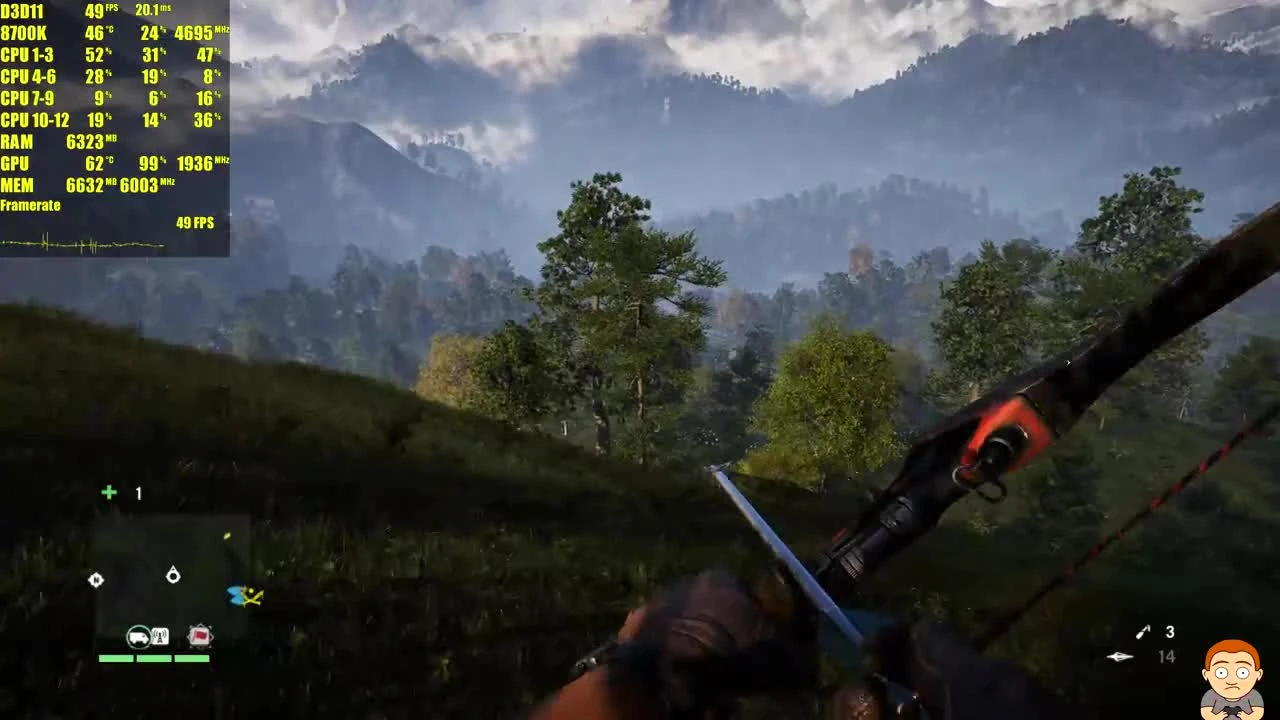This screenshot has height=720, width=1280.
Task: Click the green medical syringe icon
Action: coord(109,492)
